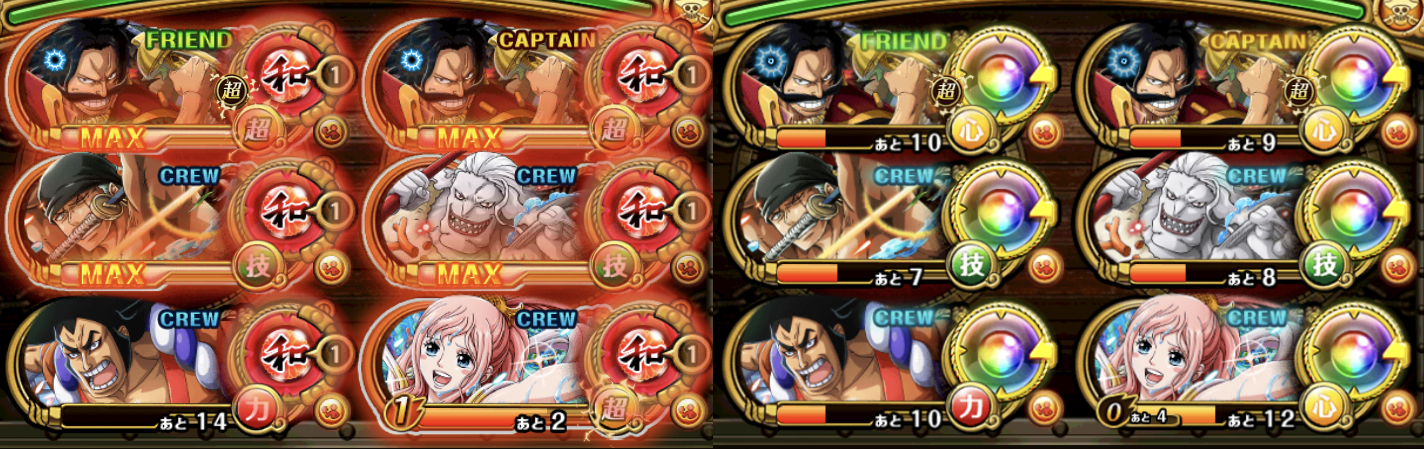This screenshot has width=1424, height=449.
Task: Select the white-haired crew unit showing MAX
Action: click(480, 220)
